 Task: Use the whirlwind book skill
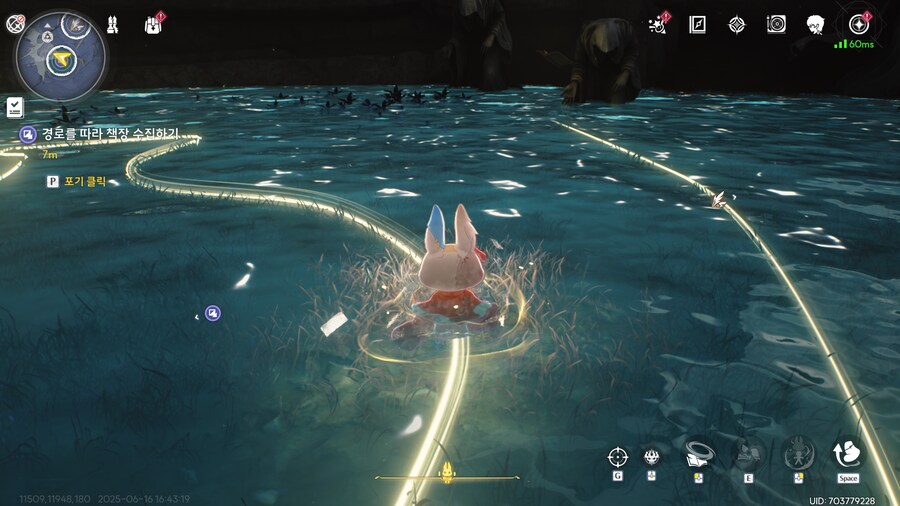tap(699, 455)
